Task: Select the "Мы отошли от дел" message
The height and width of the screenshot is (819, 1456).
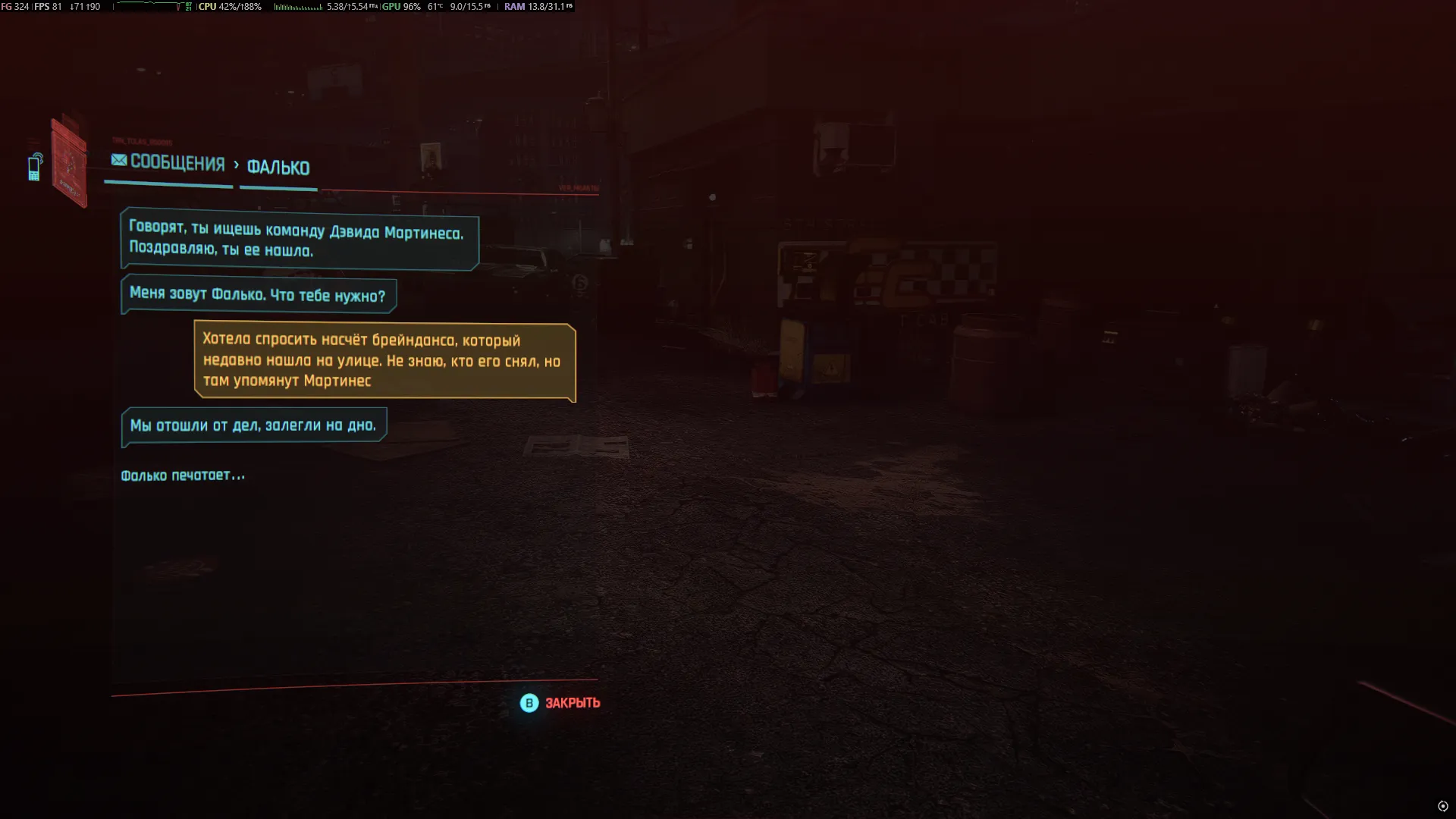Action: tap(253, 426)
